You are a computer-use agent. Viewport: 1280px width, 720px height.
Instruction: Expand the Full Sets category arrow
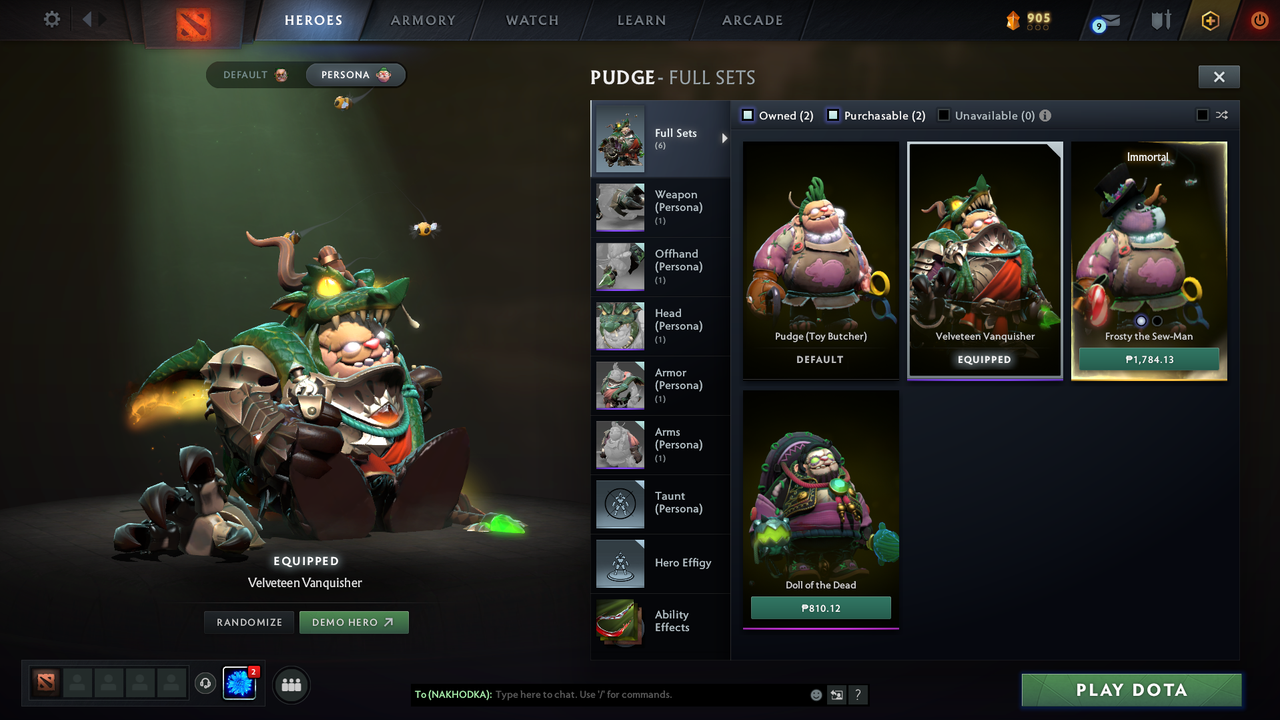724,140
